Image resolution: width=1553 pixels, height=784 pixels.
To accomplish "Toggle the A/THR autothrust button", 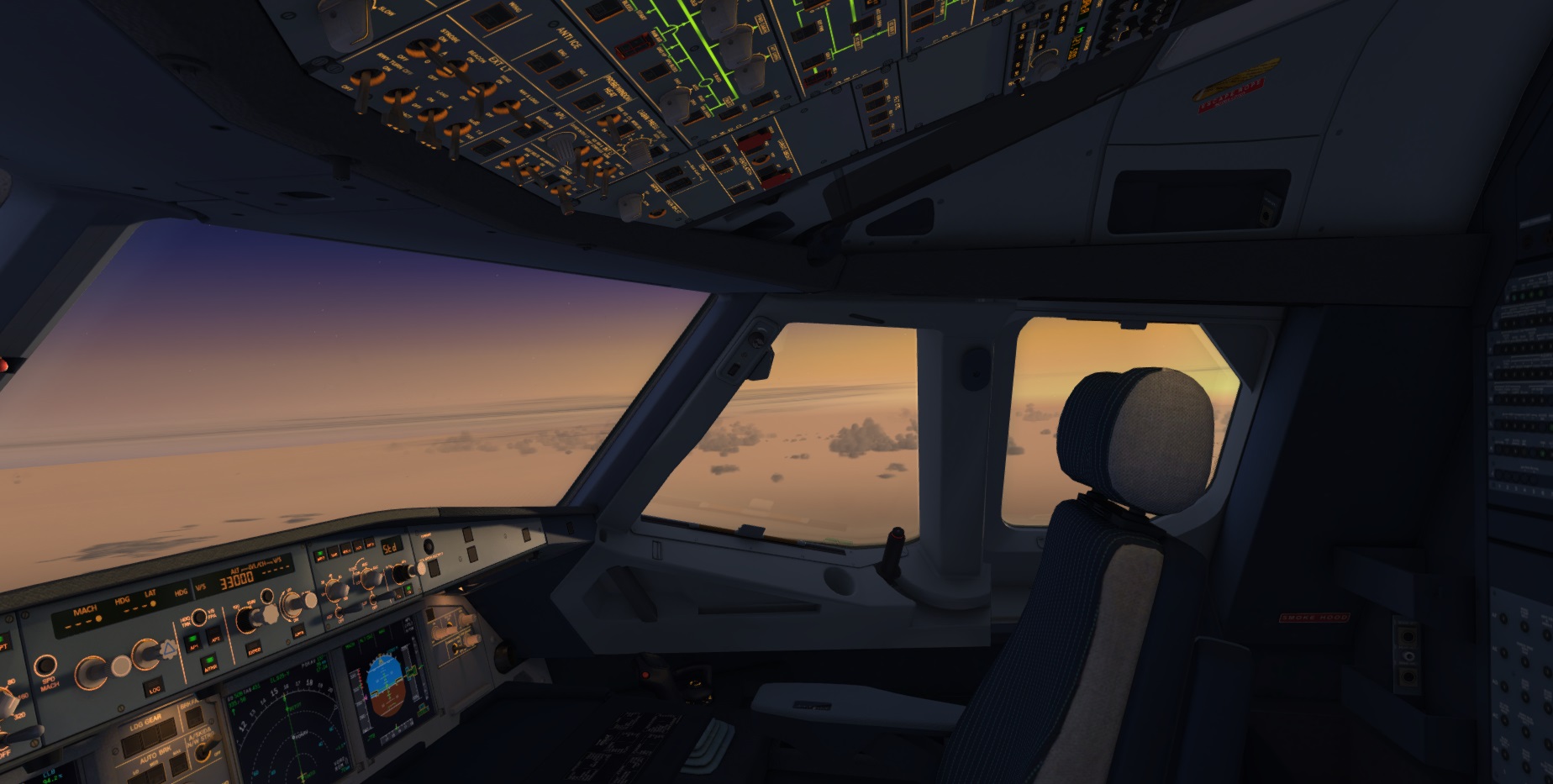I will (x=209, y=665).
